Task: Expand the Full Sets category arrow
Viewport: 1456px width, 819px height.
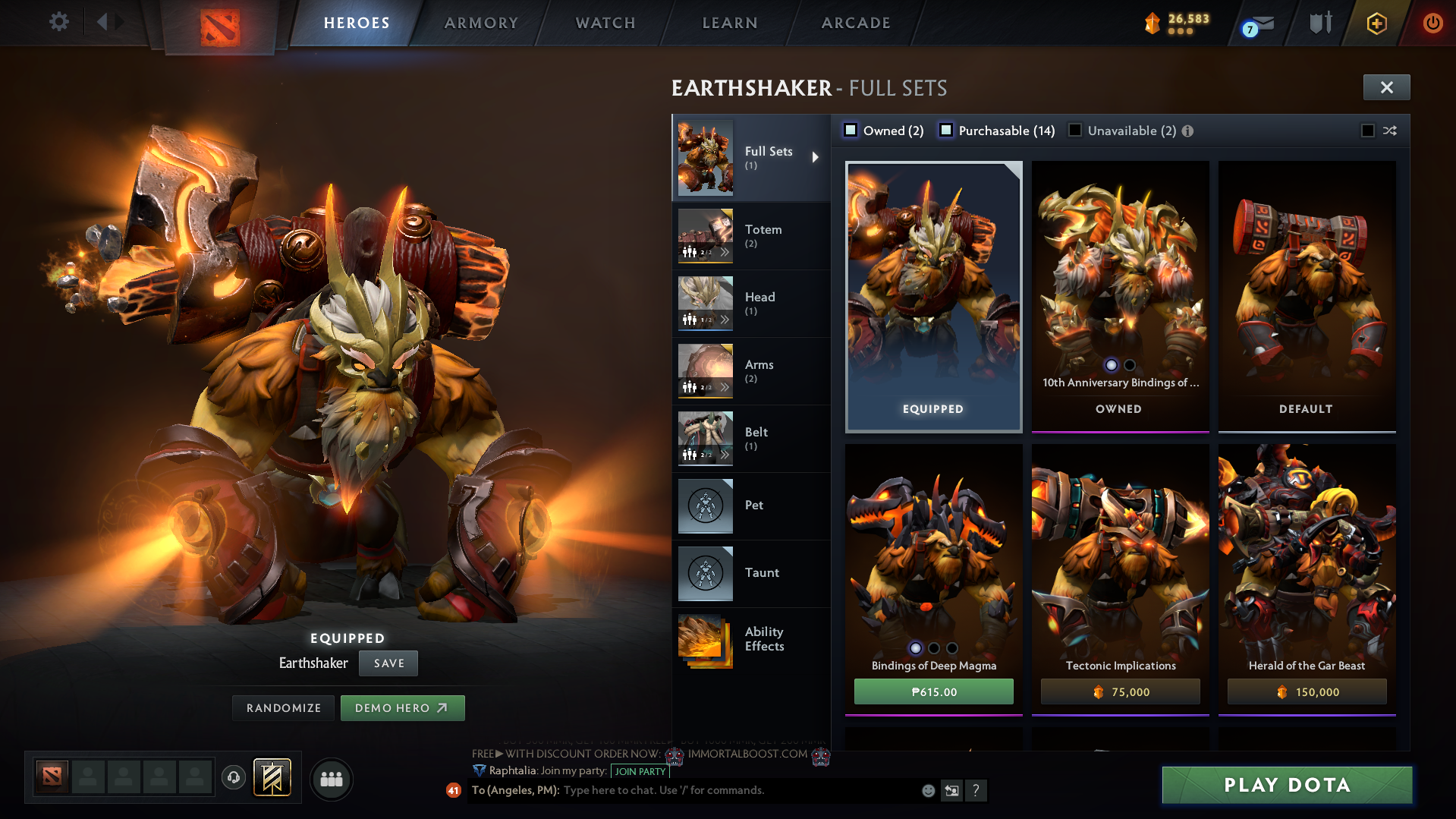Action: pyautogui.click(x=816, y=157)
